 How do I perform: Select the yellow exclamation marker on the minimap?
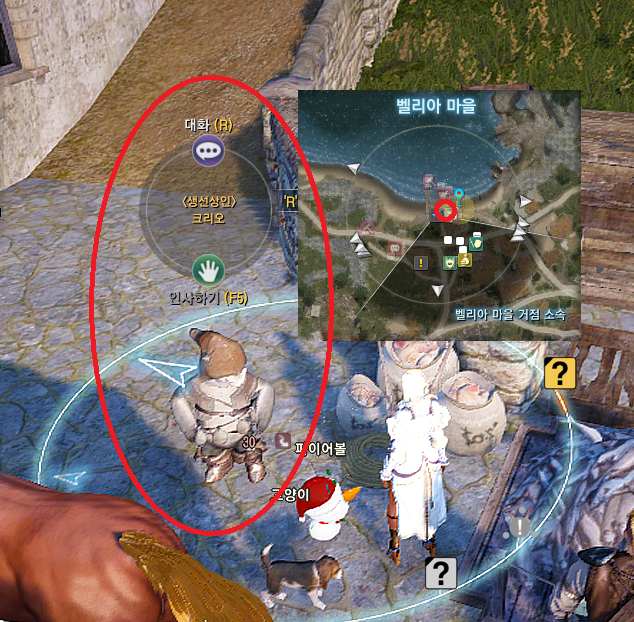tap(422, 263)
